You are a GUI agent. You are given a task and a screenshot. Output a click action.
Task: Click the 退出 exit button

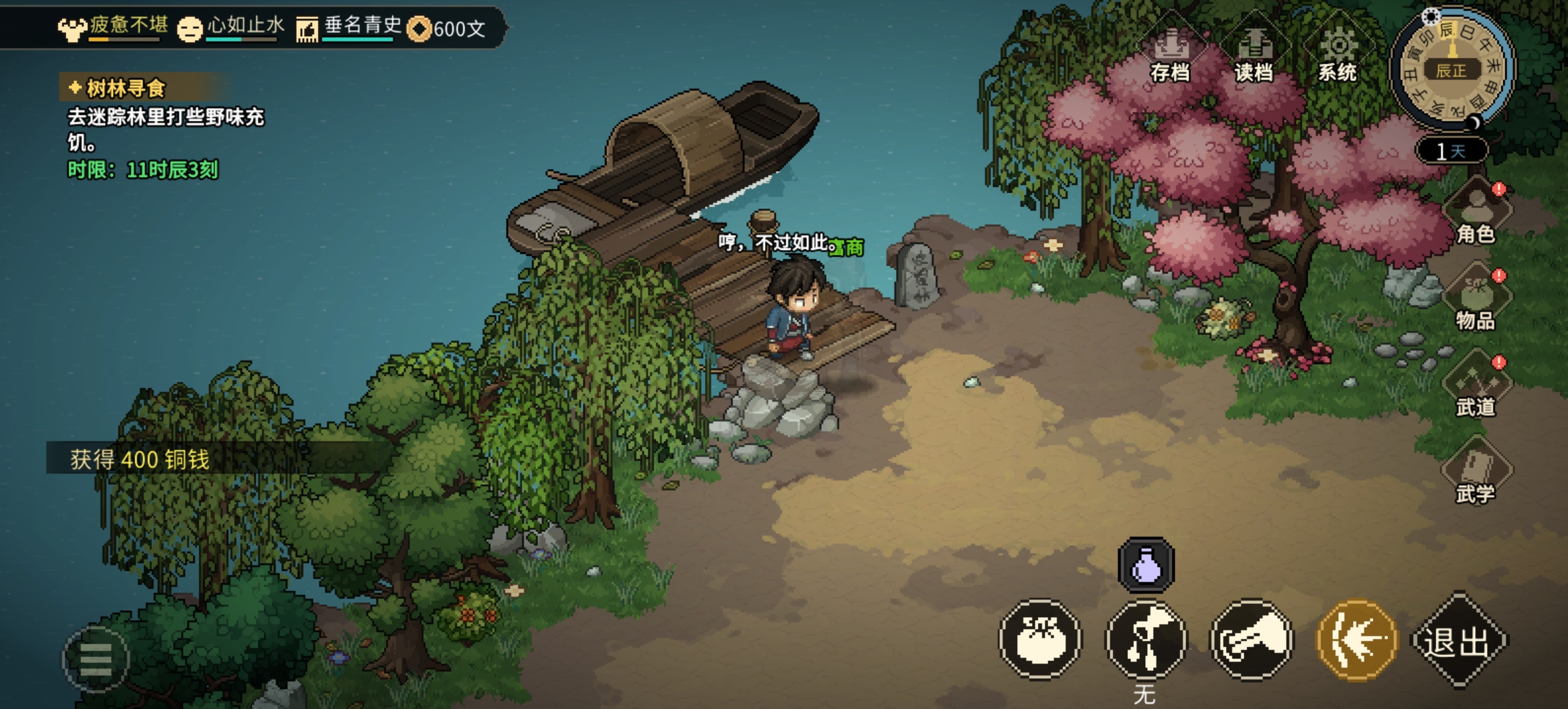pyautogui.click(x=1459, y=641)
